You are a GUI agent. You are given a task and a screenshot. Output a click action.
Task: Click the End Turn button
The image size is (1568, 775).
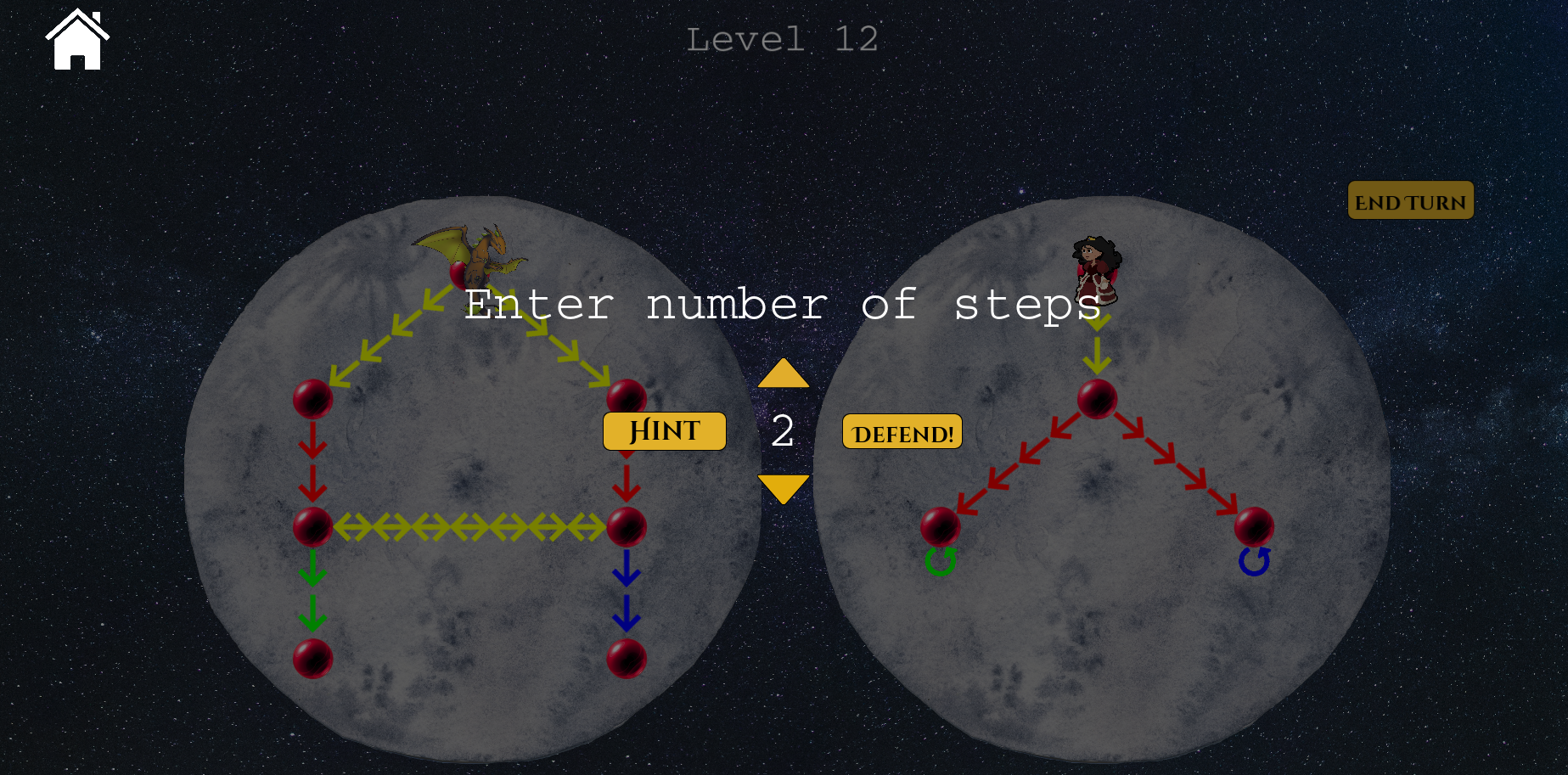(x=1410, y=201)
